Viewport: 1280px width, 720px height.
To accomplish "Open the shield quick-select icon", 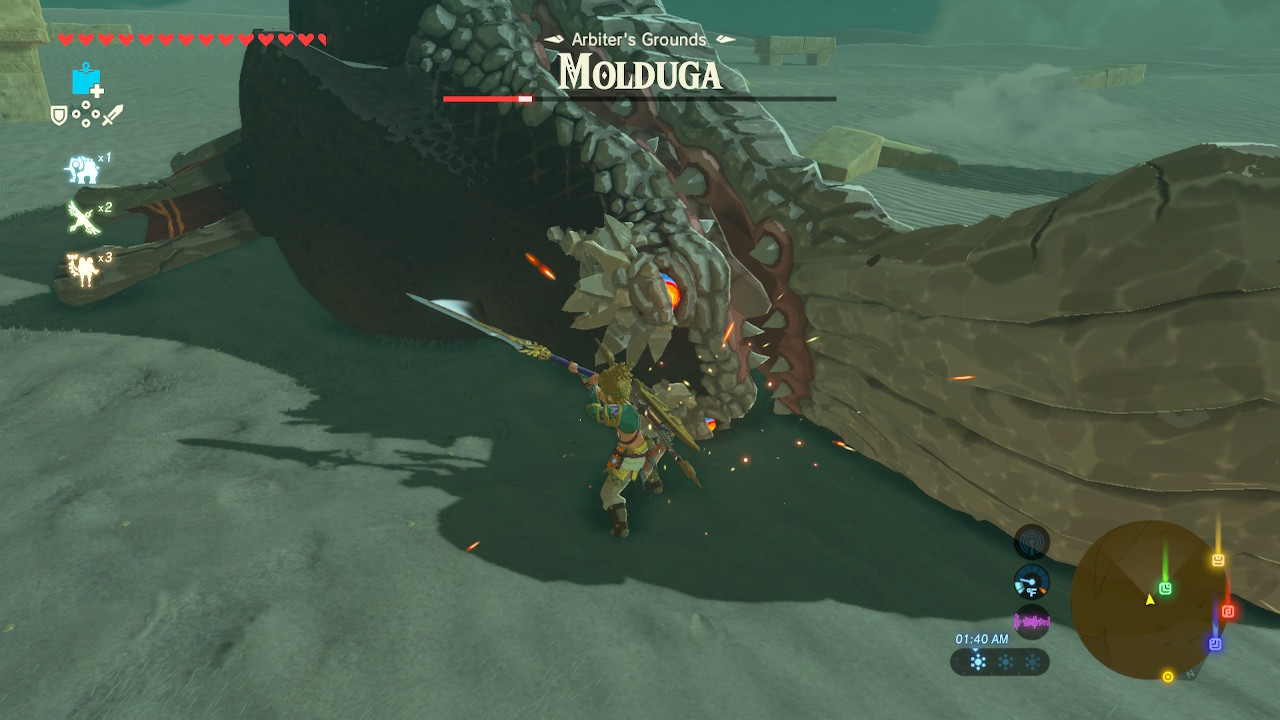I will [59, 116].
